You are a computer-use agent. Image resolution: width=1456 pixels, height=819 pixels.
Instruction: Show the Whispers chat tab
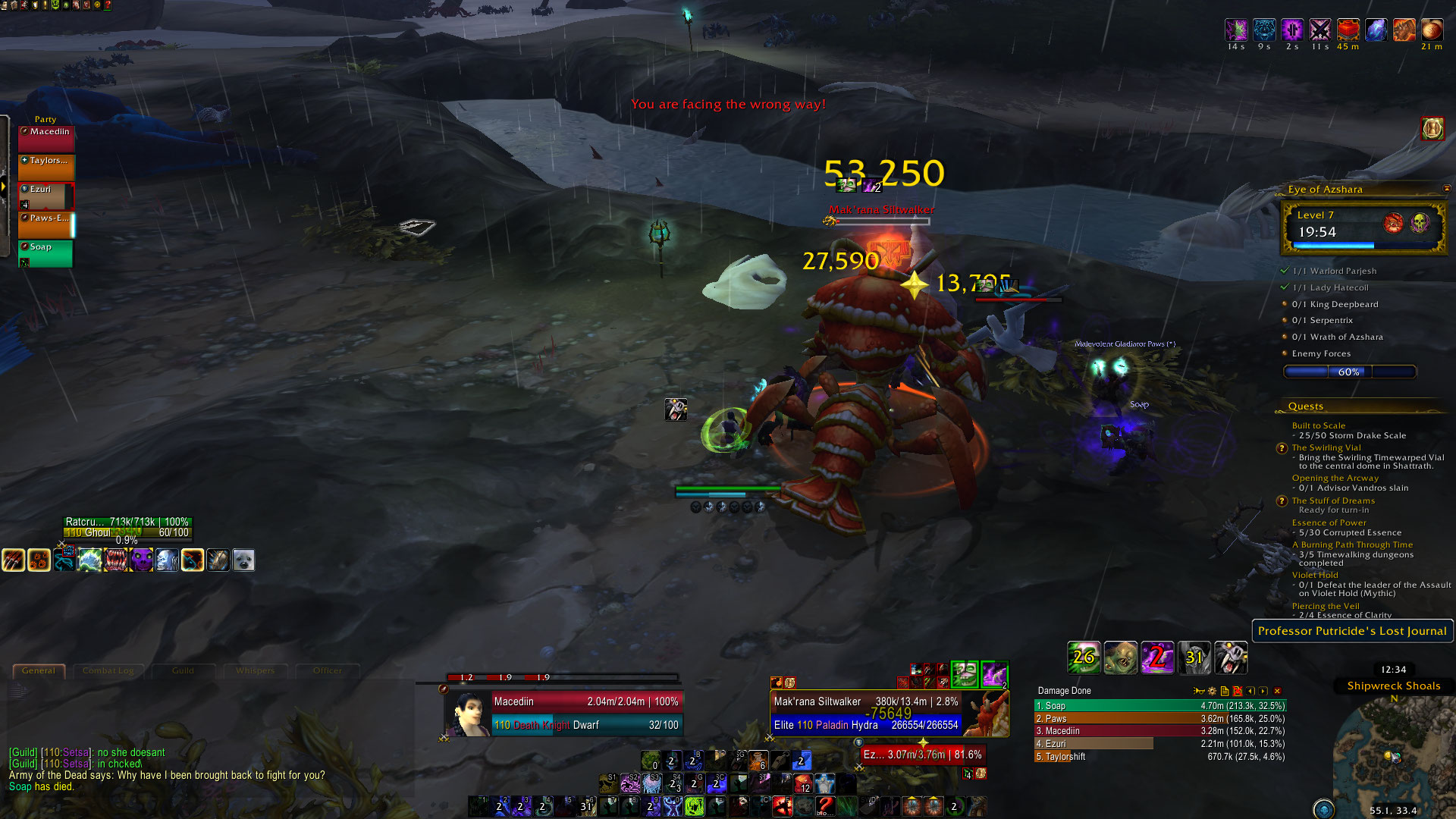pos(255,670)
